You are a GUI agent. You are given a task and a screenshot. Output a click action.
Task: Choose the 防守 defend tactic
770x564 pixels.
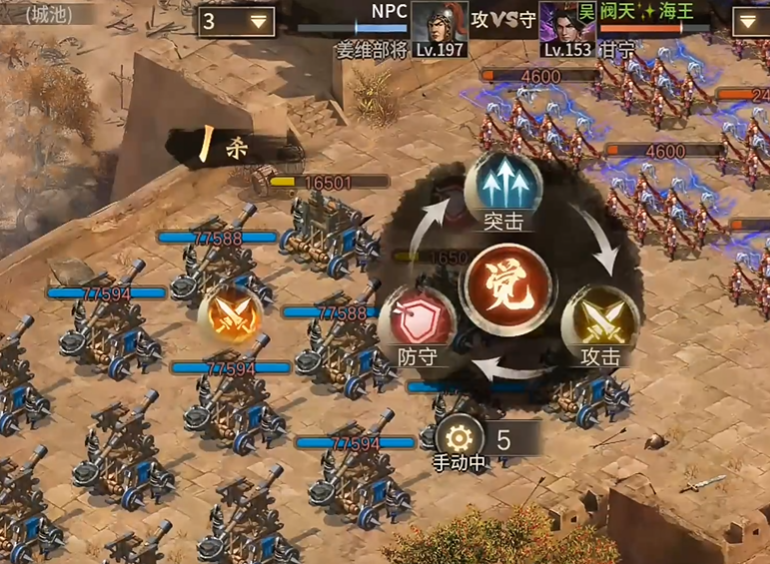point(417,324)
